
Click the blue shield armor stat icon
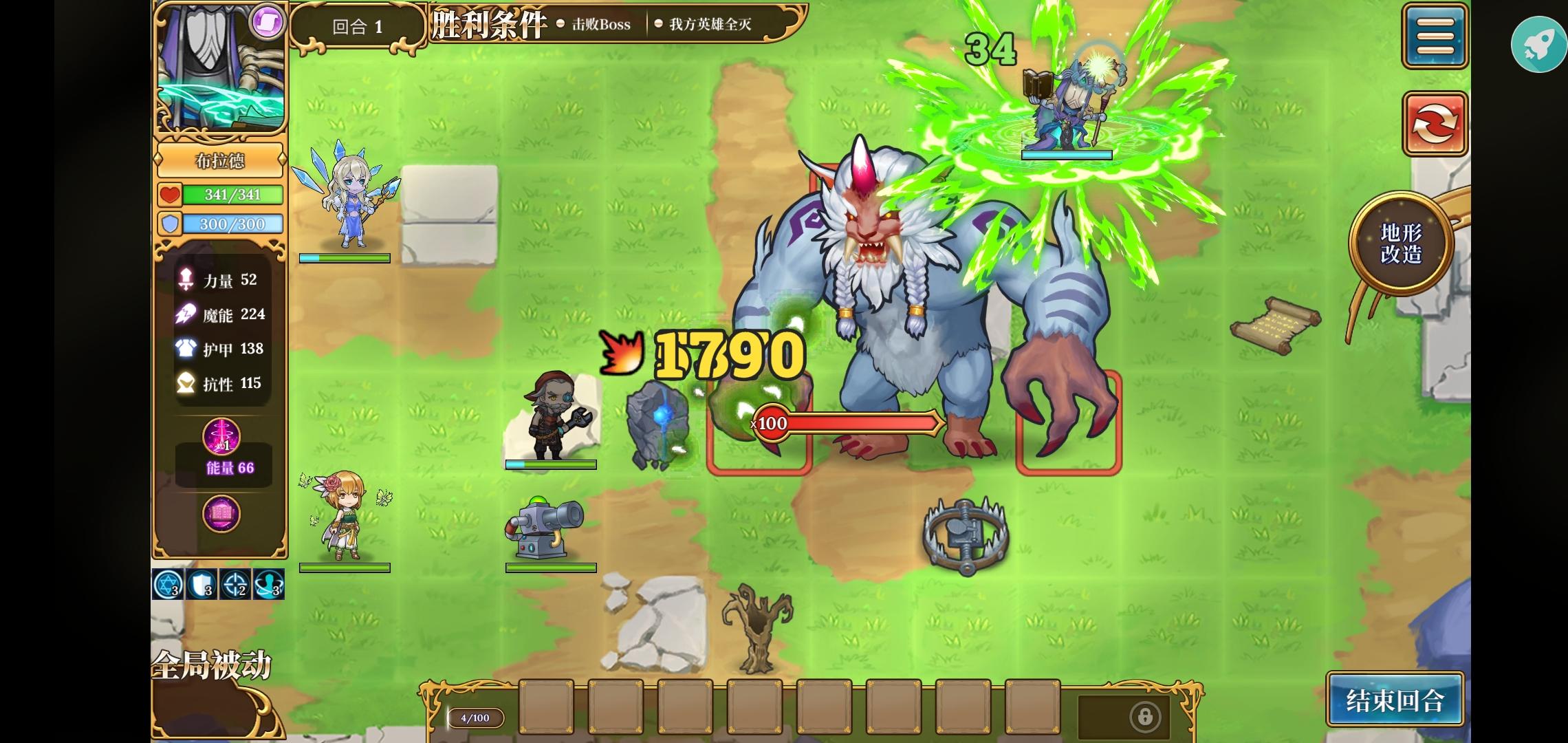170,224
